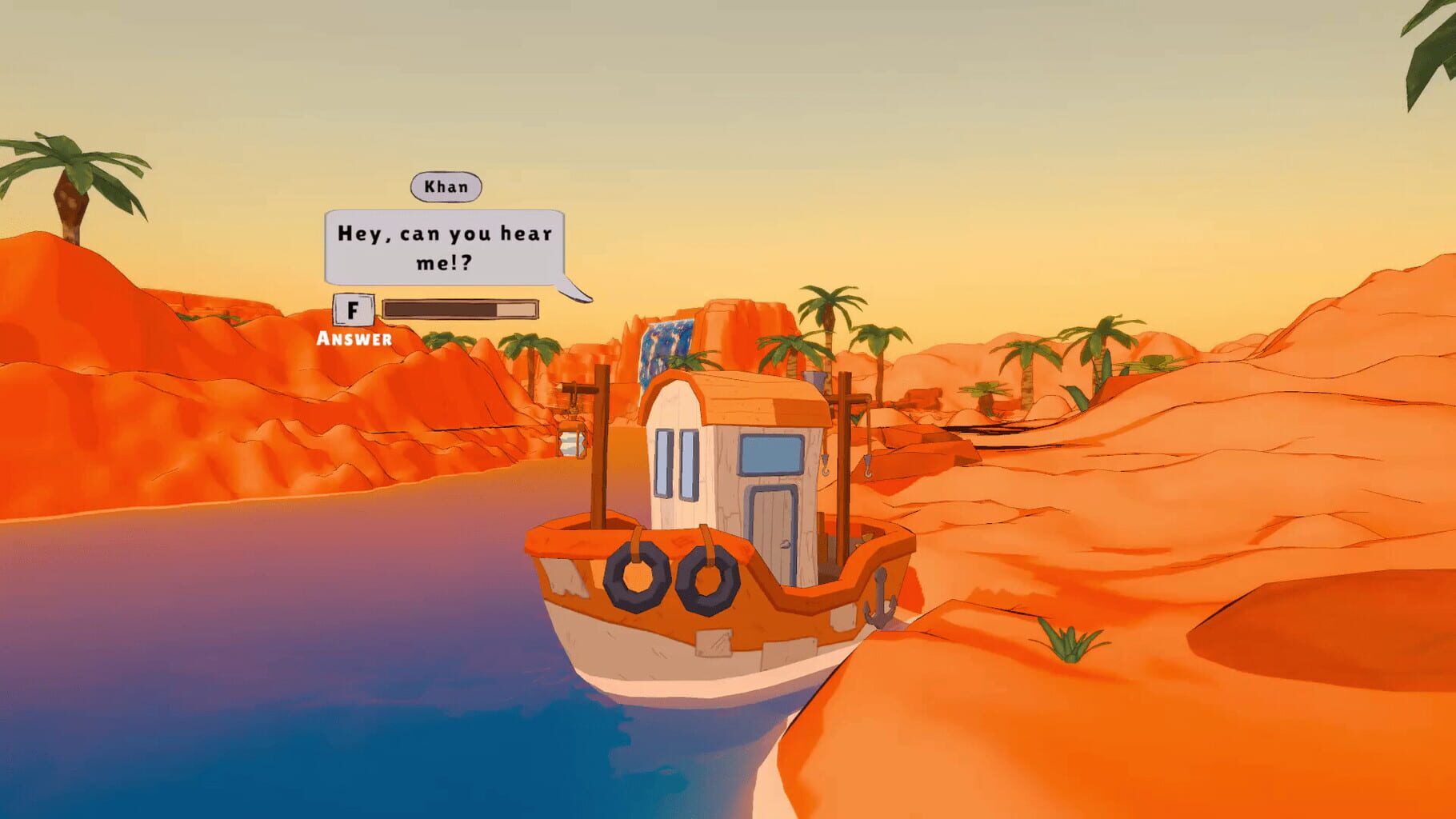Click the dialogue progress bar
Screen dimensions: 1456x819
(x=460, y=310)
